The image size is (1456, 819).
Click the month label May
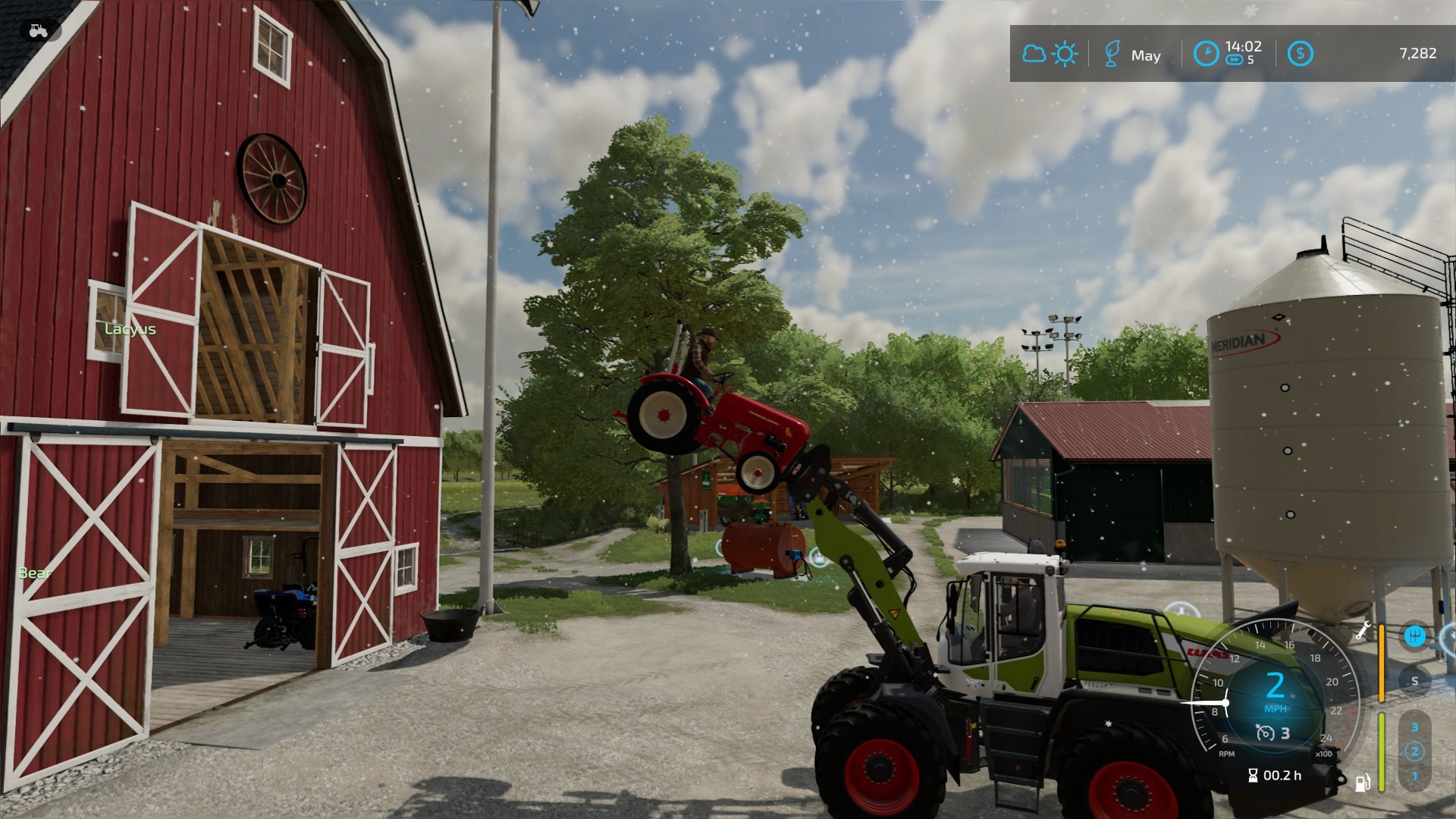coord(1147,55)
